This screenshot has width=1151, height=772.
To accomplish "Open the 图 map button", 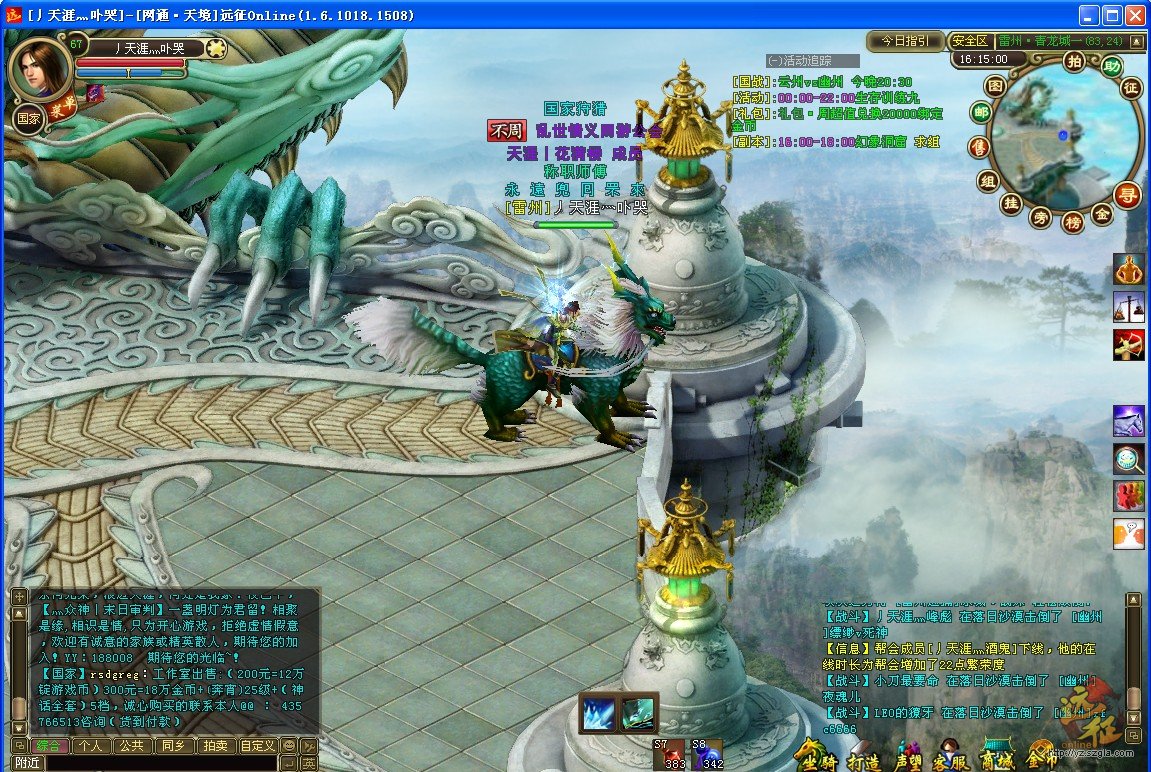I will click(995, 86).
